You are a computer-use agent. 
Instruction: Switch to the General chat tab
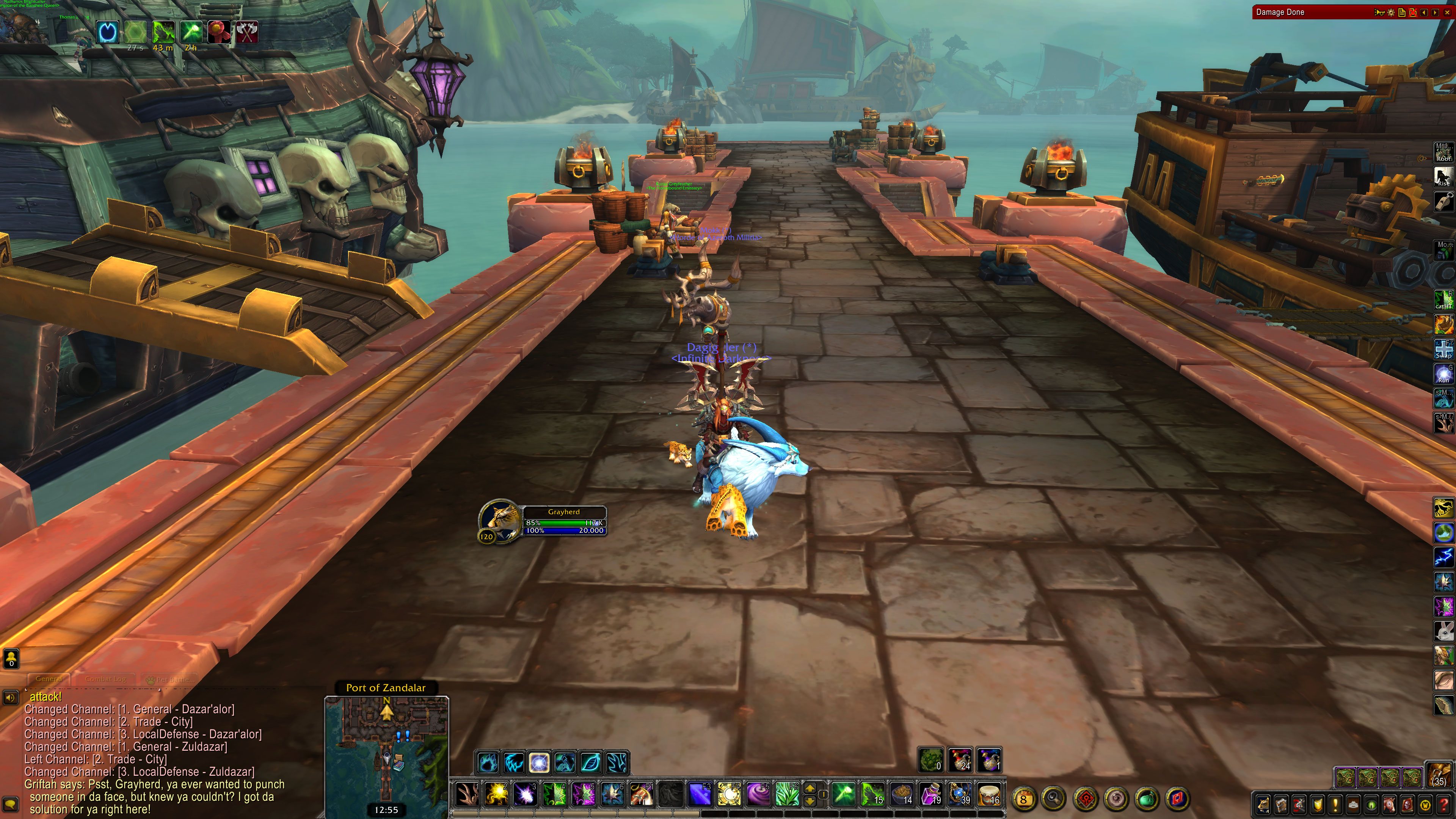[49, 678]
